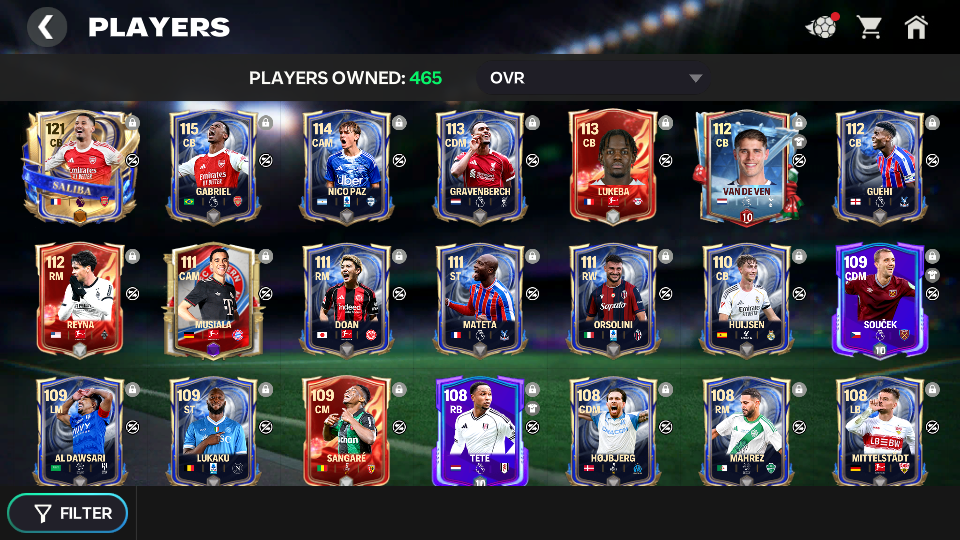Viewport: 960px width, 540px height.
Task: Open the shopping cart store
Action: coord(869,27)
